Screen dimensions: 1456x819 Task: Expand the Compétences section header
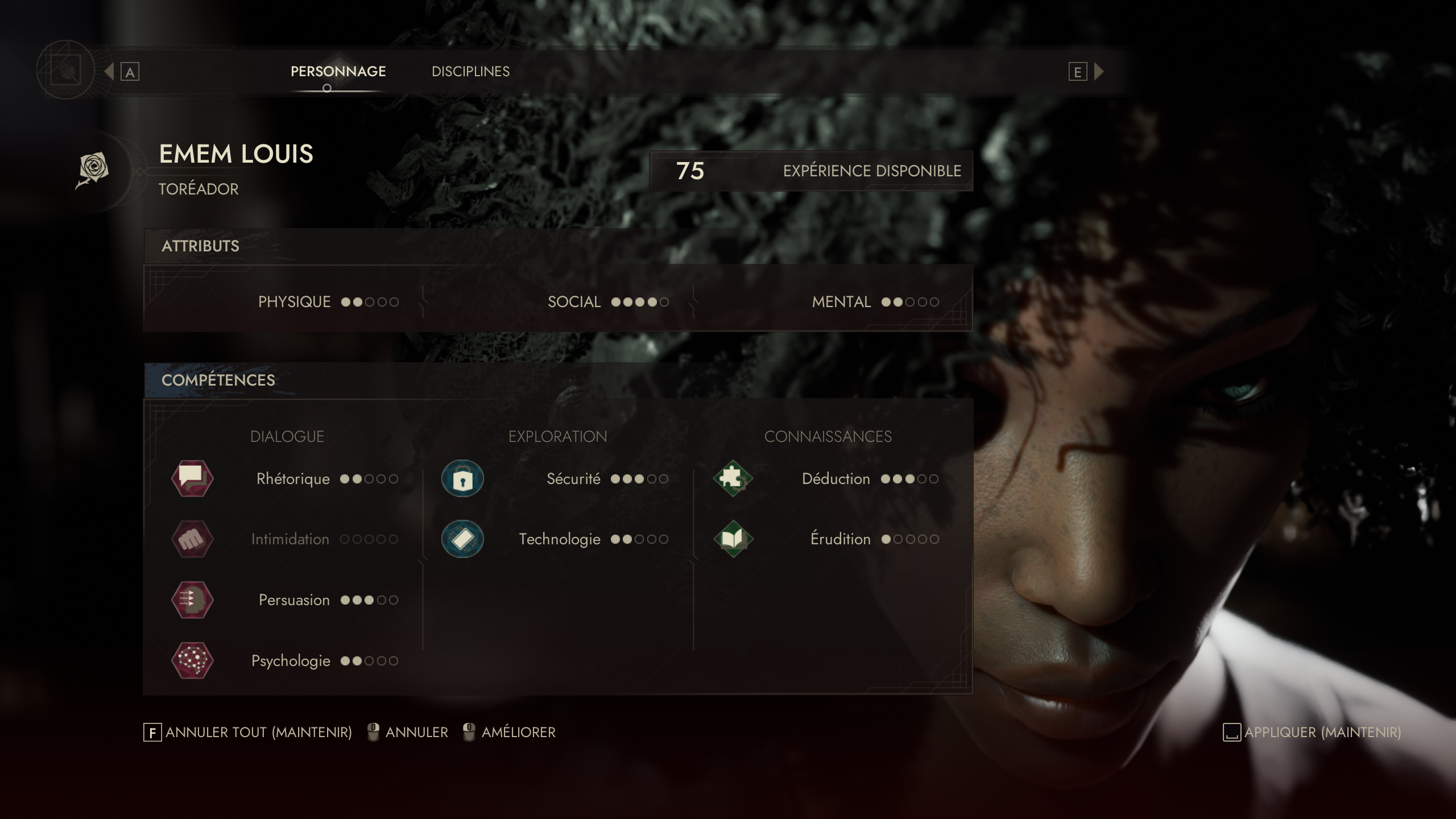[218, 380]
